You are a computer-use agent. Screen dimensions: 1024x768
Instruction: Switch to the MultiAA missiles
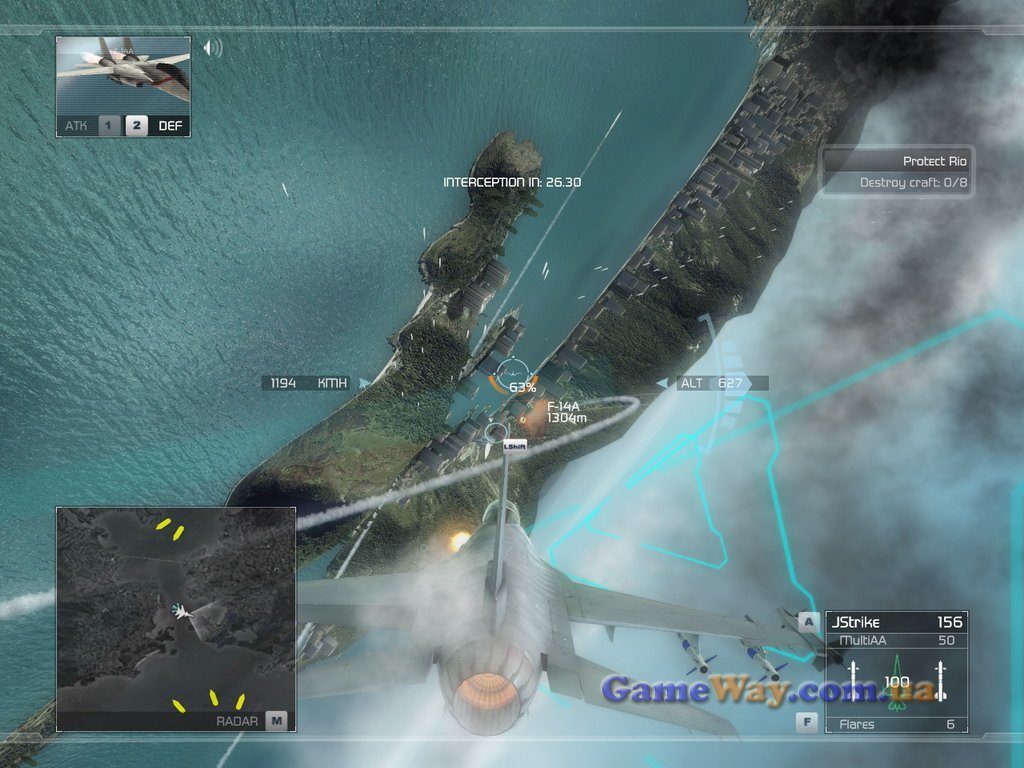pos(896,640)
